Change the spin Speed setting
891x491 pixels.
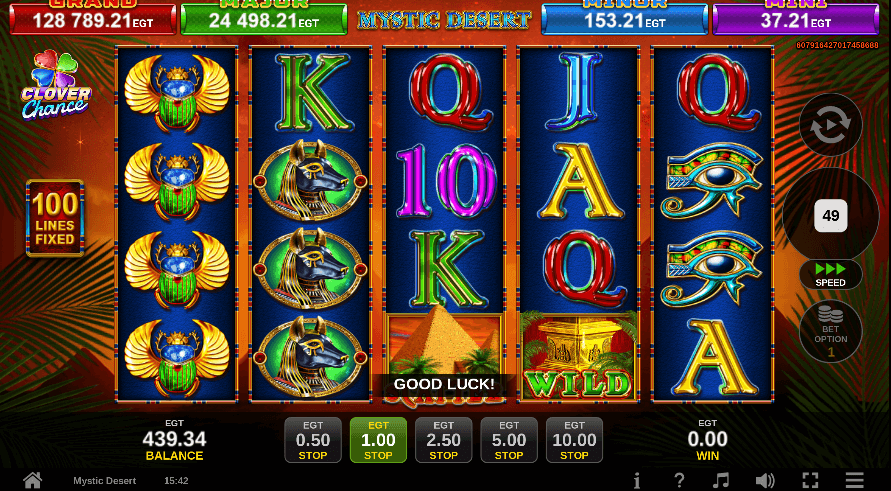[x=830, y=274]
